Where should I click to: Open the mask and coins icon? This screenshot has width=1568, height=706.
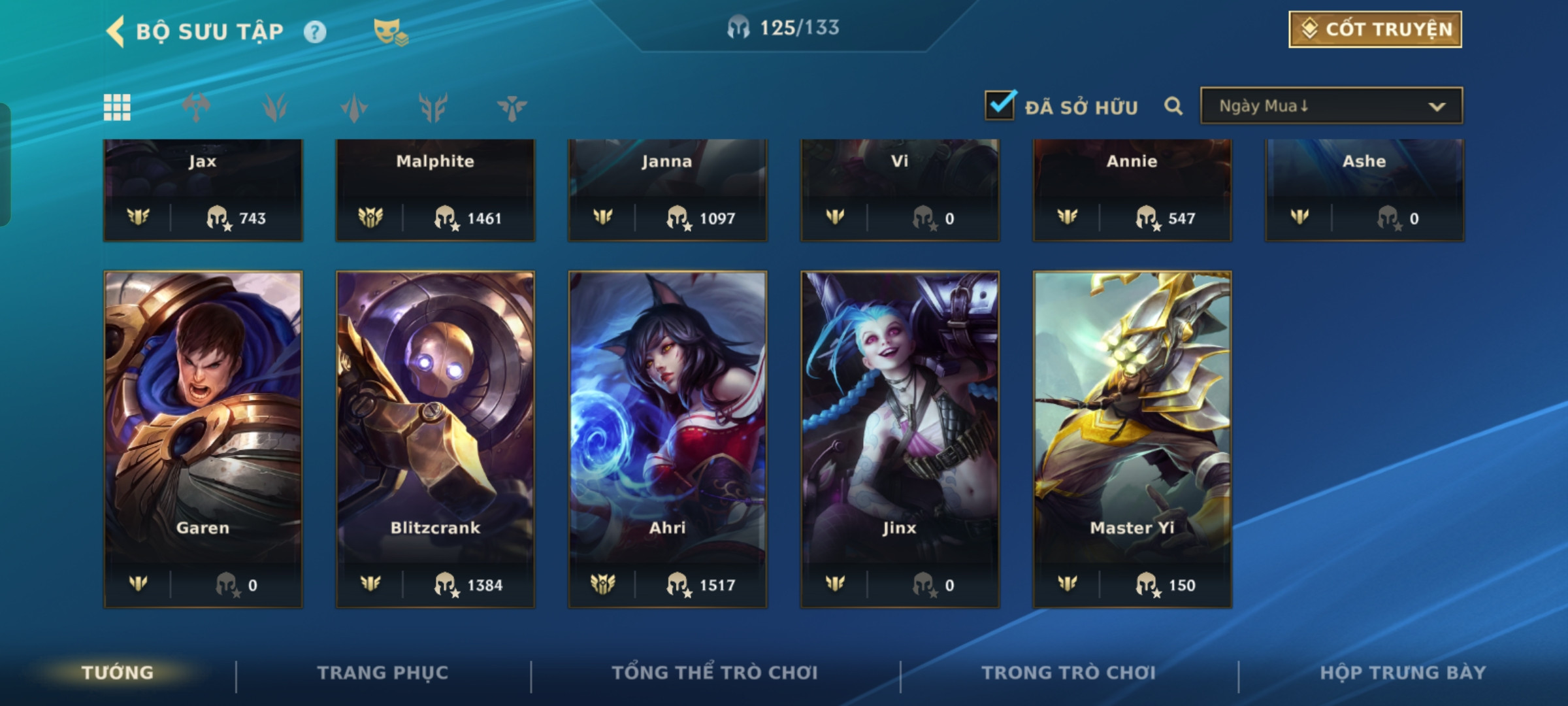click(390, 31)
